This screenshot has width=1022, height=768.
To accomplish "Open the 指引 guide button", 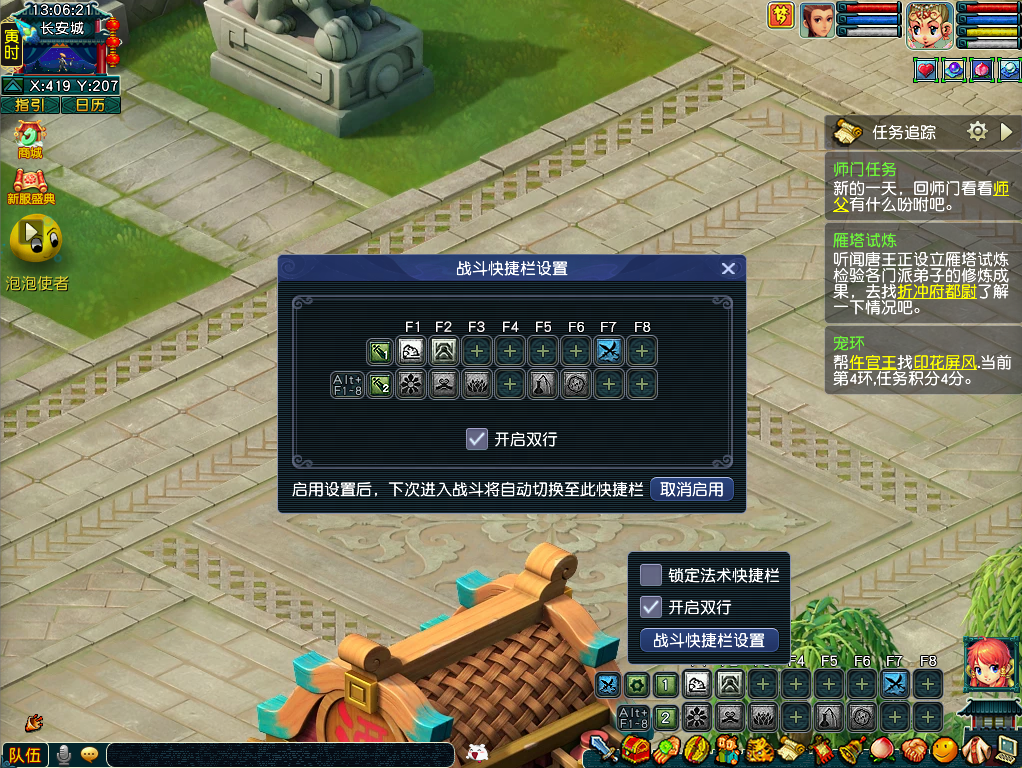I will (x=30, y=105).
